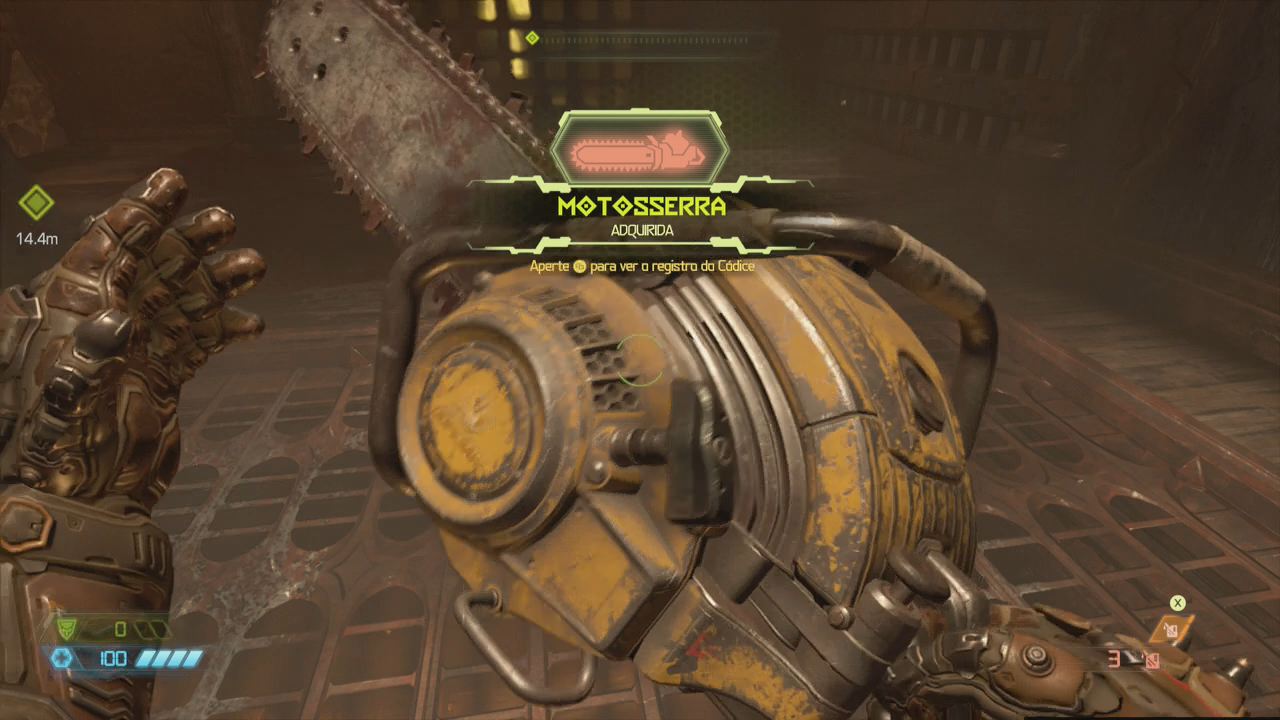
Task: Click the green objective waypoint diamond marker
Action: click(36, 203)
